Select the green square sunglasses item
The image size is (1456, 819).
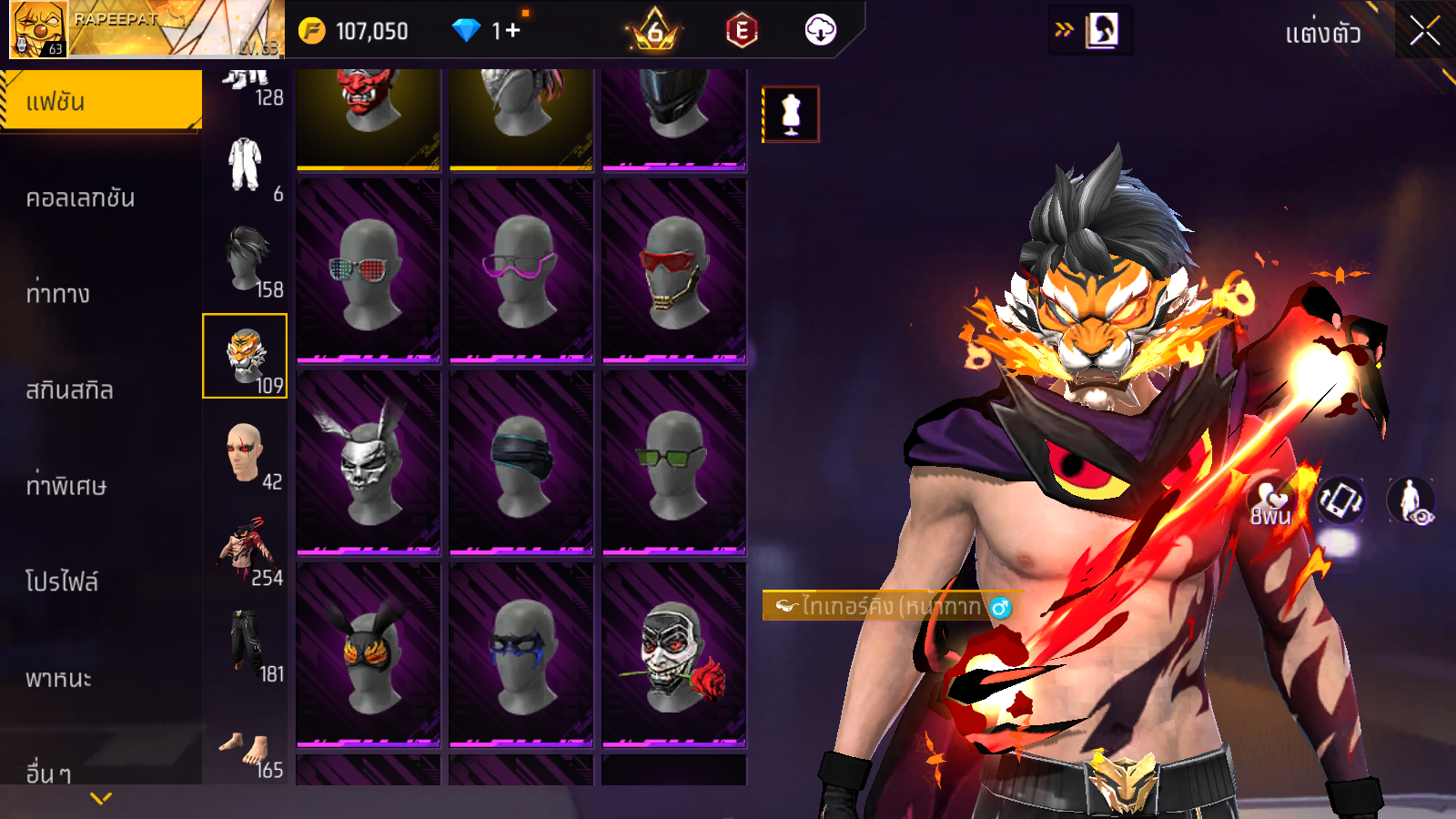coord(673,461)
